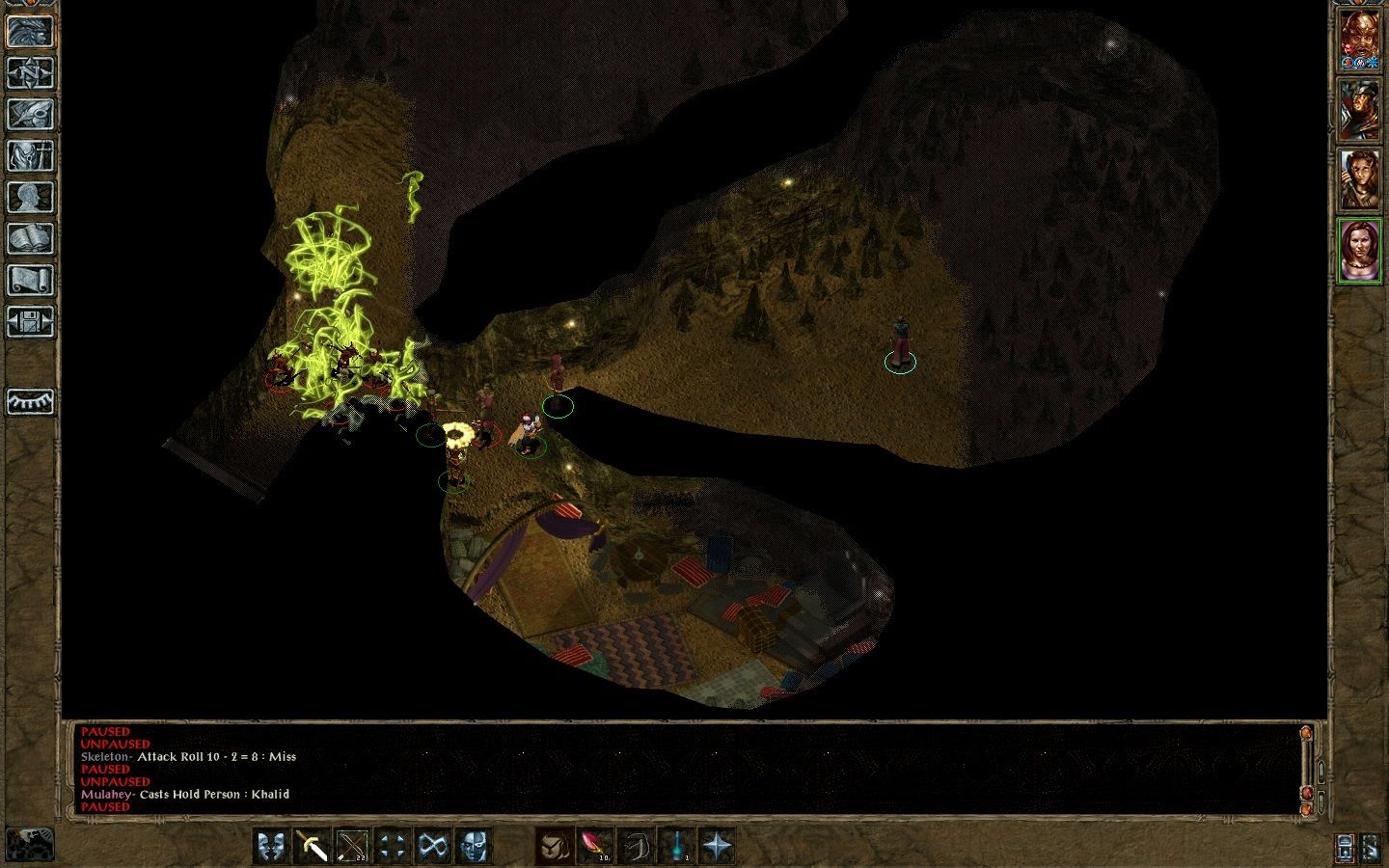Open the options menu with the floppy disk icon
This screenshot has height=868, width=1389.
pos(30,321)
